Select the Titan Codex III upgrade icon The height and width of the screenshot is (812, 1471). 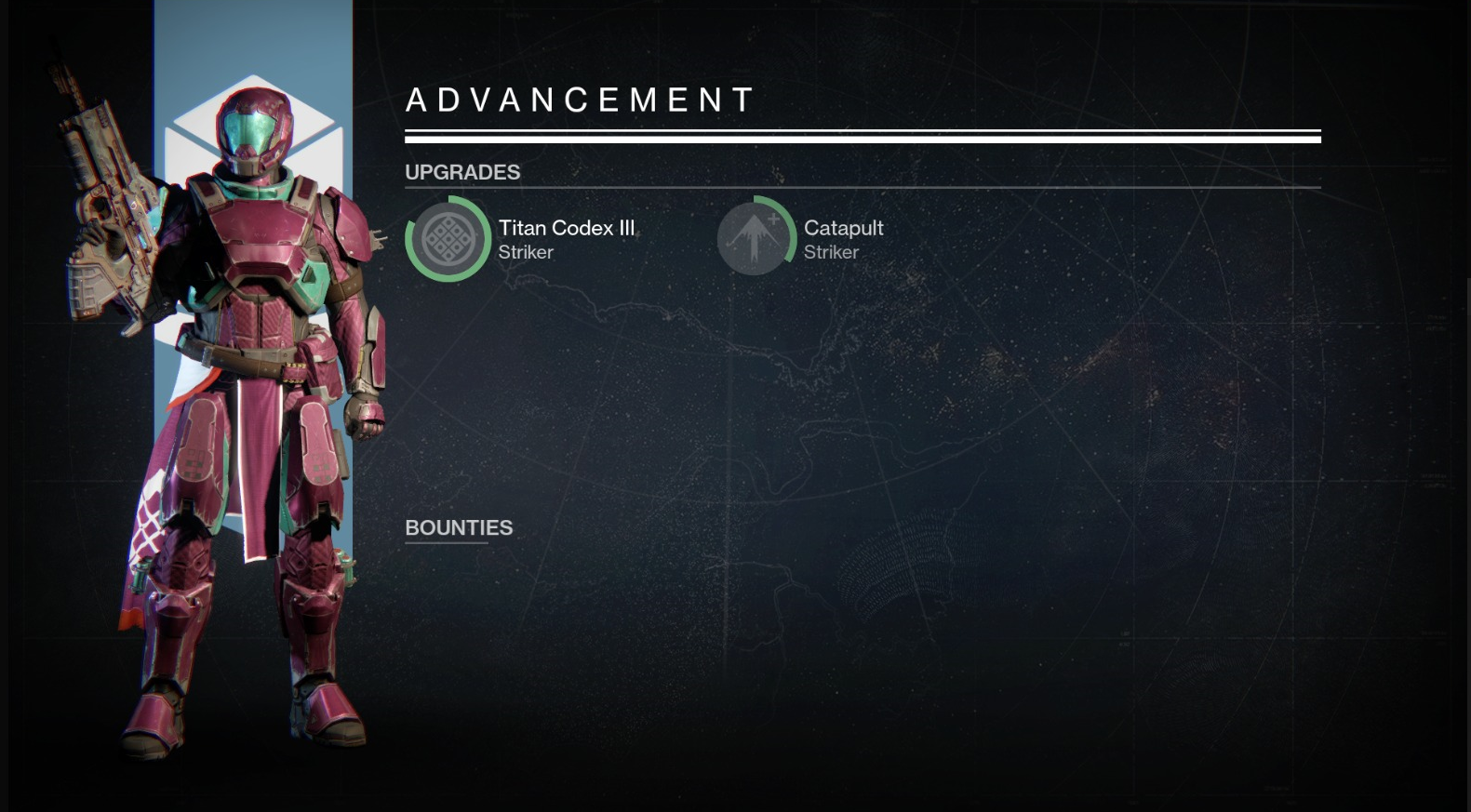pyautogui.click(x=448, y=239)
